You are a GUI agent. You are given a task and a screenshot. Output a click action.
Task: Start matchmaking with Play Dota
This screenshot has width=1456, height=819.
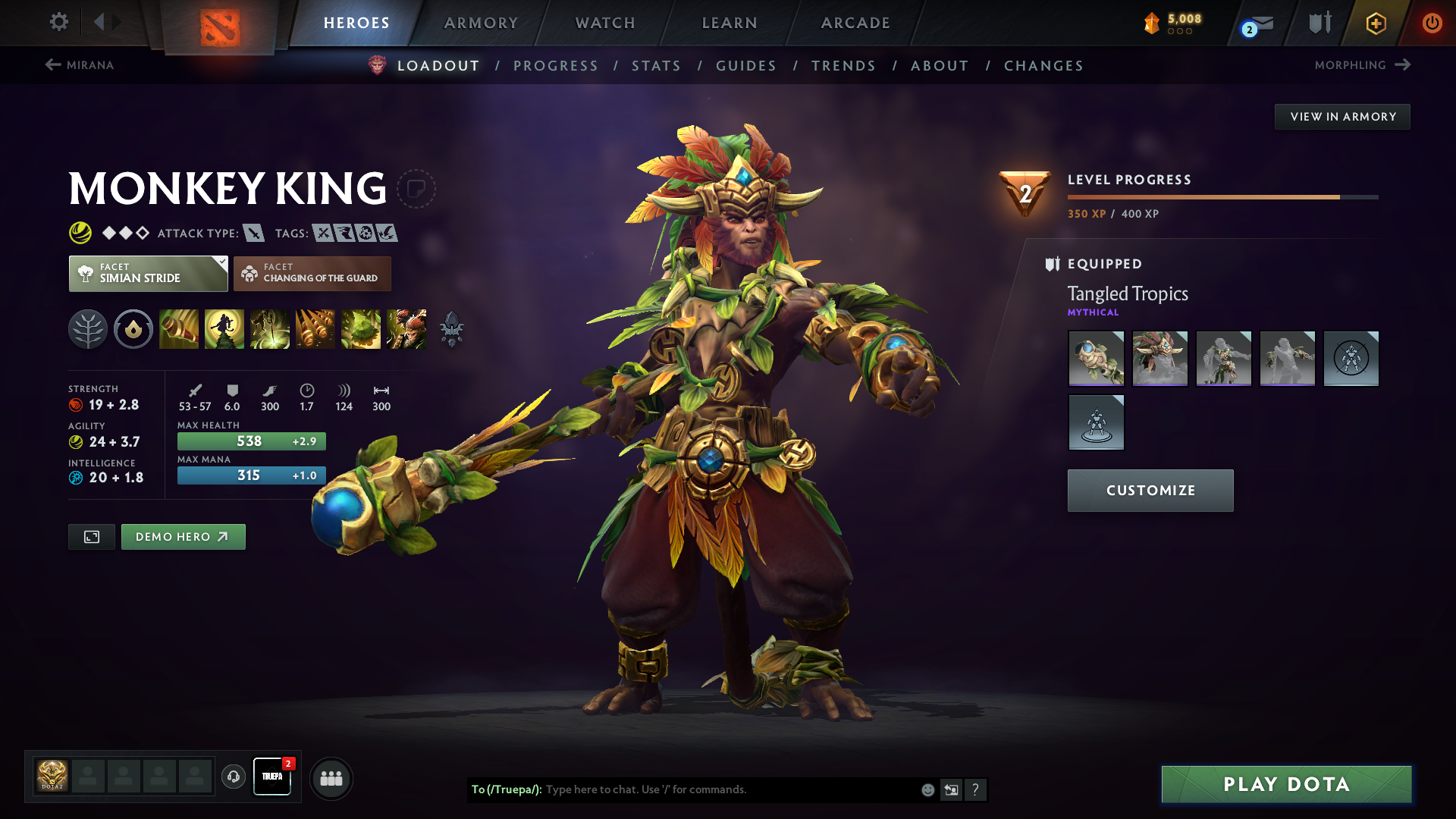tap(1286, 784)
